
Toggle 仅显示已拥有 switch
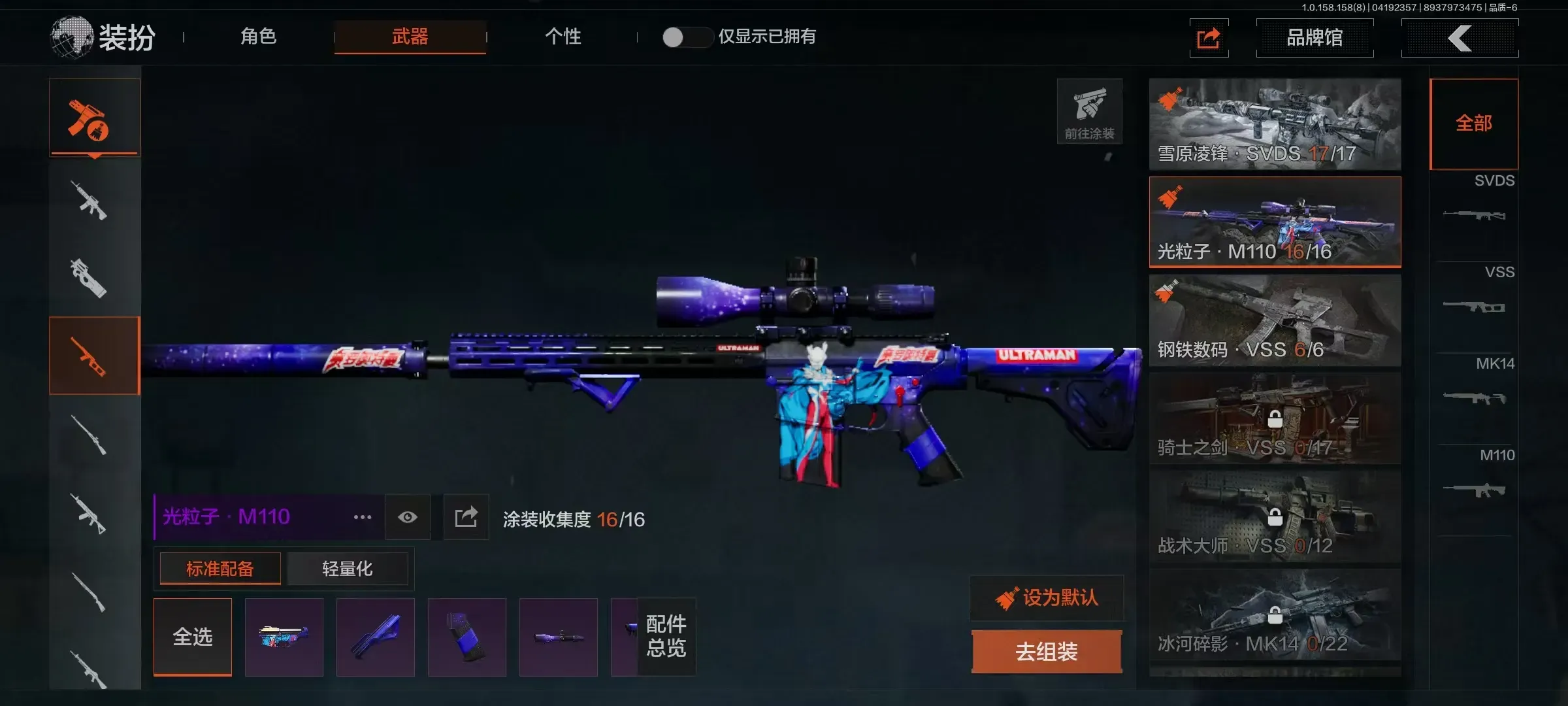click(x=685, y=37)
